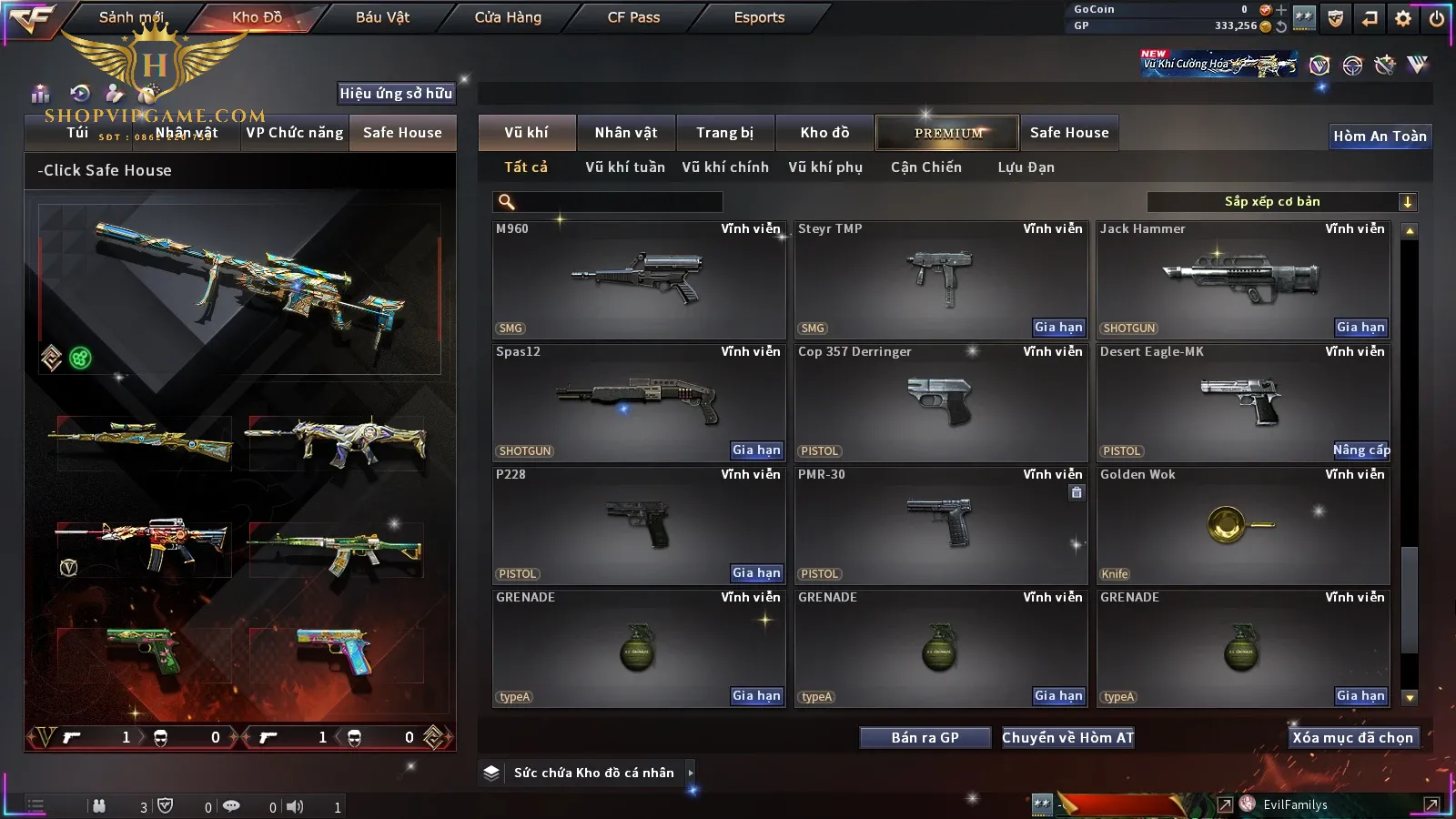The image size is (1456, 819).
Task: Go to the CF Pass menu
Action: pos(633,17)
